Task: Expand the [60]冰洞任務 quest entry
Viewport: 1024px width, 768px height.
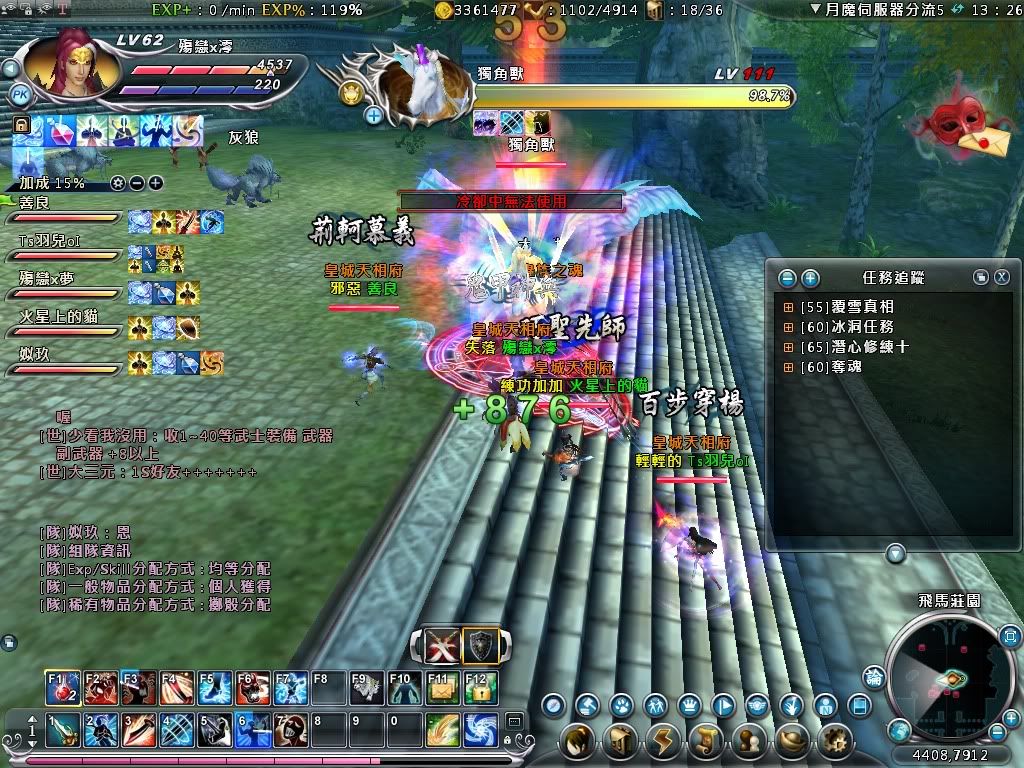Action: [x=788, y=327]
